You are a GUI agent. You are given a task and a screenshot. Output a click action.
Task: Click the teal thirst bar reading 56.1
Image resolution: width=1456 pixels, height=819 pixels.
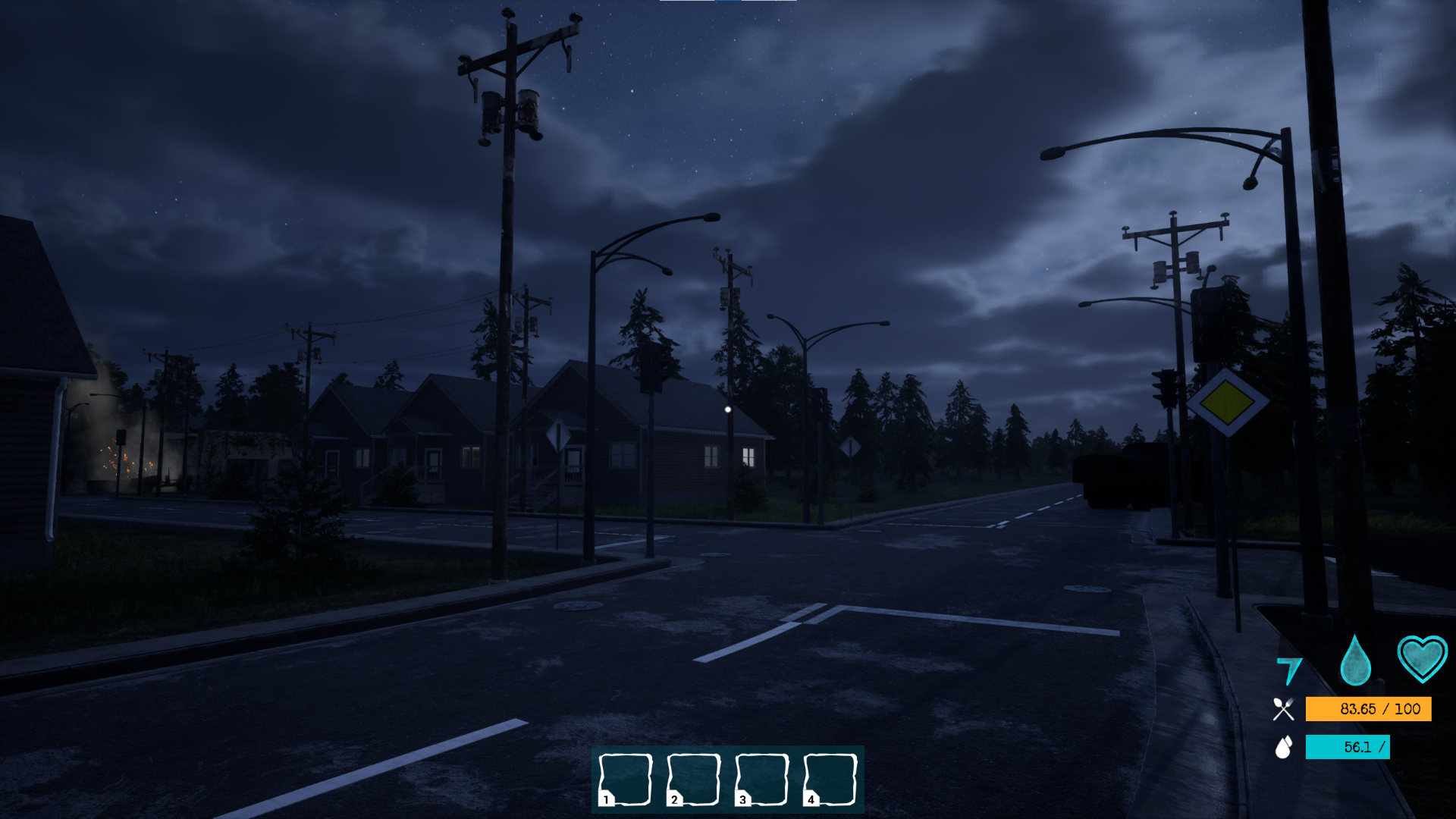pos(1347,748)
